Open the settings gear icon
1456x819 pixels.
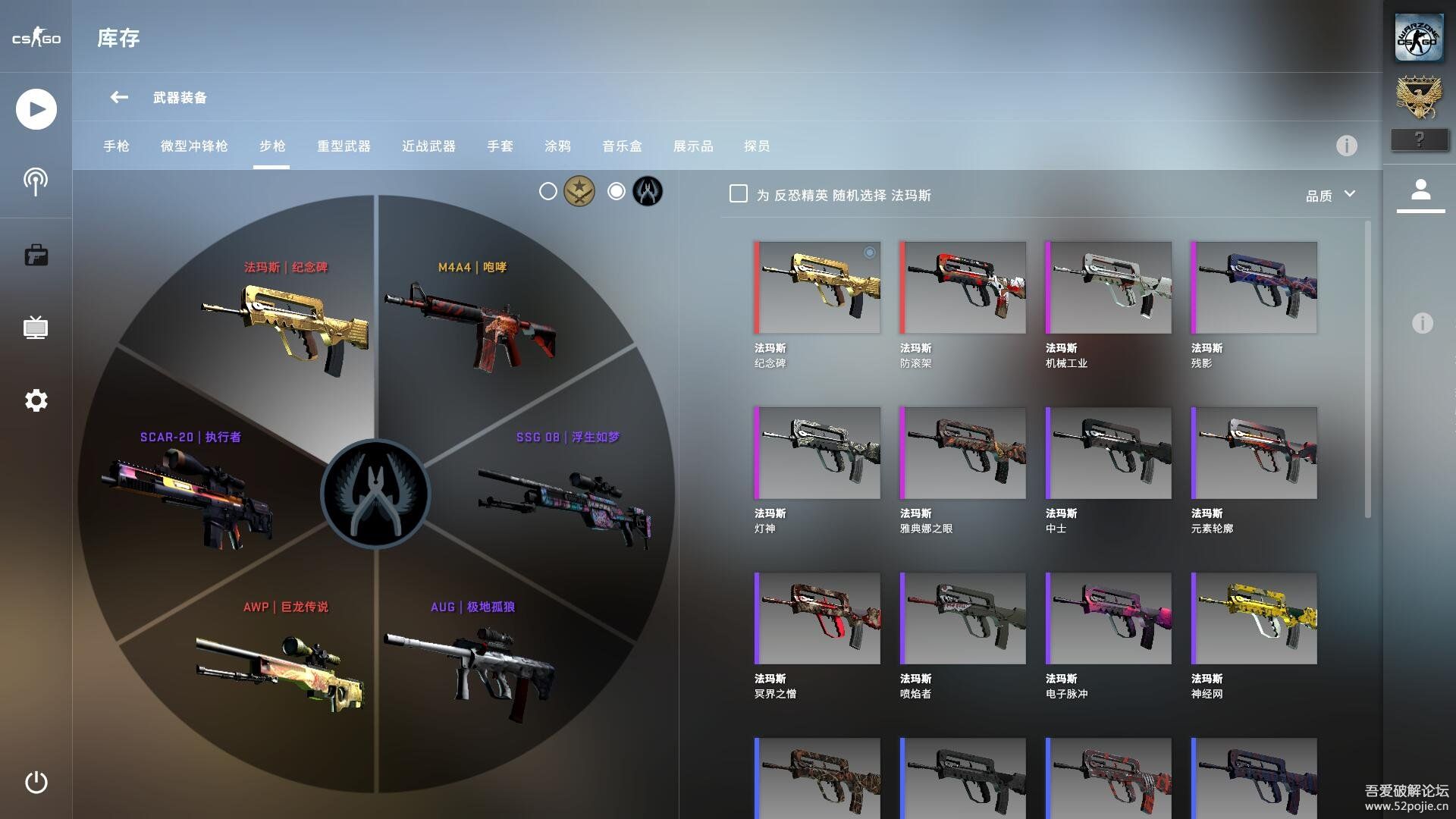[x=36, y=400]
